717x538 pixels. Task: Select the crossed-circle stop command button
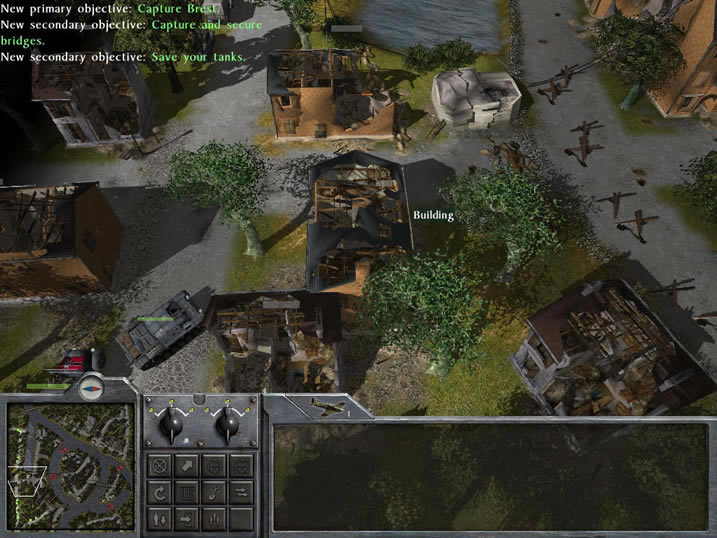(159, 466)
